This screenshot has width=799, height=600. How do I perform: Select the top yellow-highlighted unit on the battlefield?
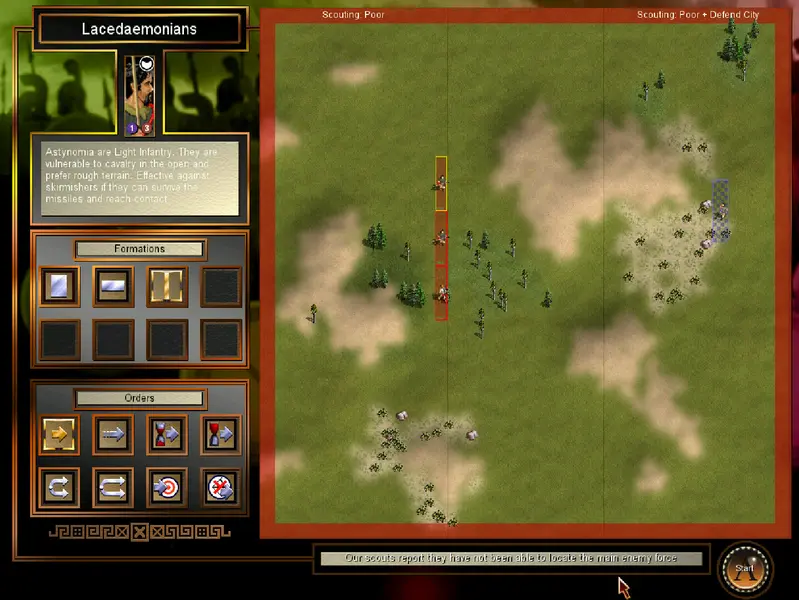441,183
